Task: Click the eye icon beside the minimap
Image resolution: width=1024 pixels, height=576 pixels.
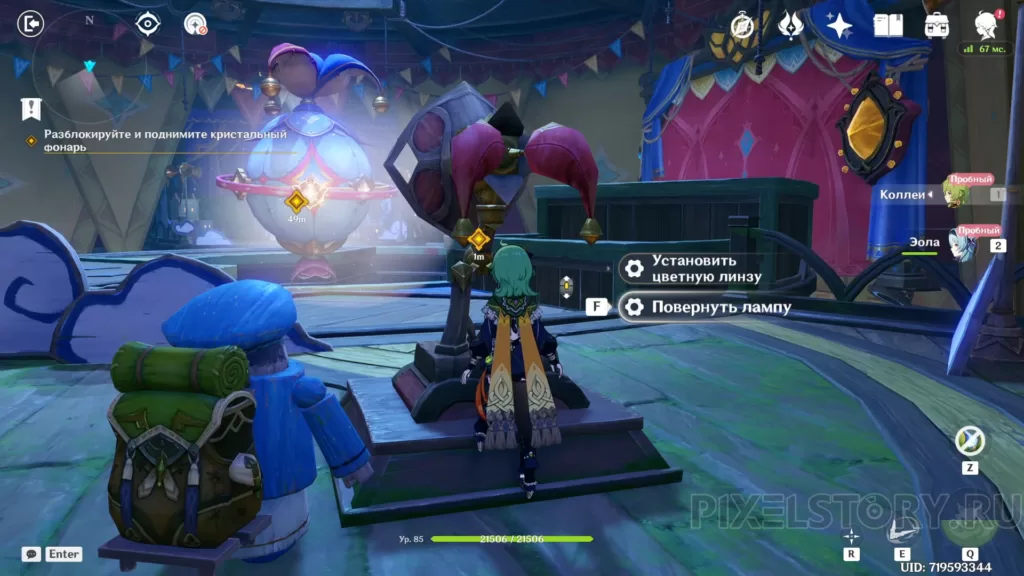Action: 148,23
